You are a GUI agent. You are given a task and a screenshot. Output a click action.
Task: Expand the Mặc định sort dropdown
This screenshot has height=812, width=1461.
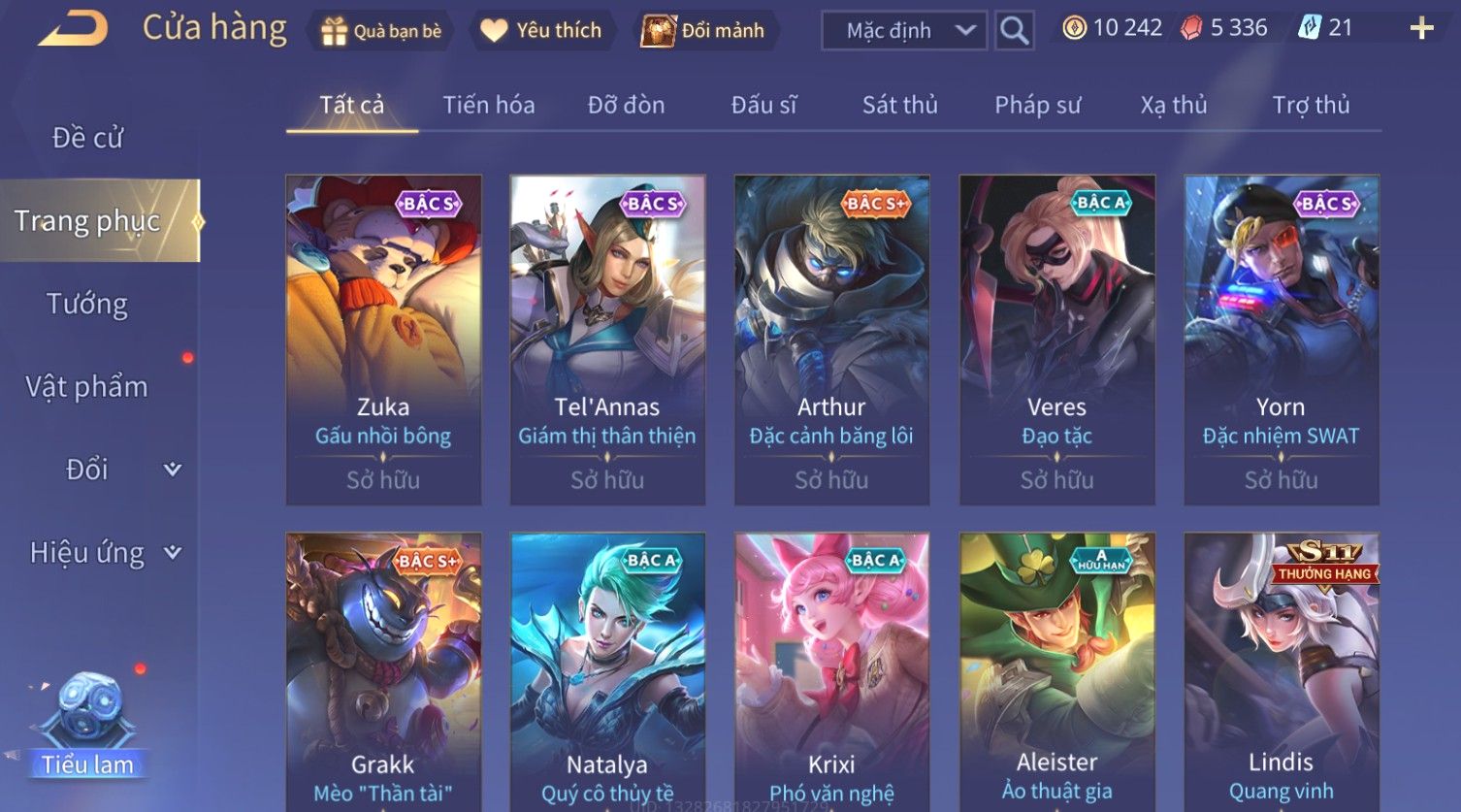pyautogui.click(x=903, y=31)
